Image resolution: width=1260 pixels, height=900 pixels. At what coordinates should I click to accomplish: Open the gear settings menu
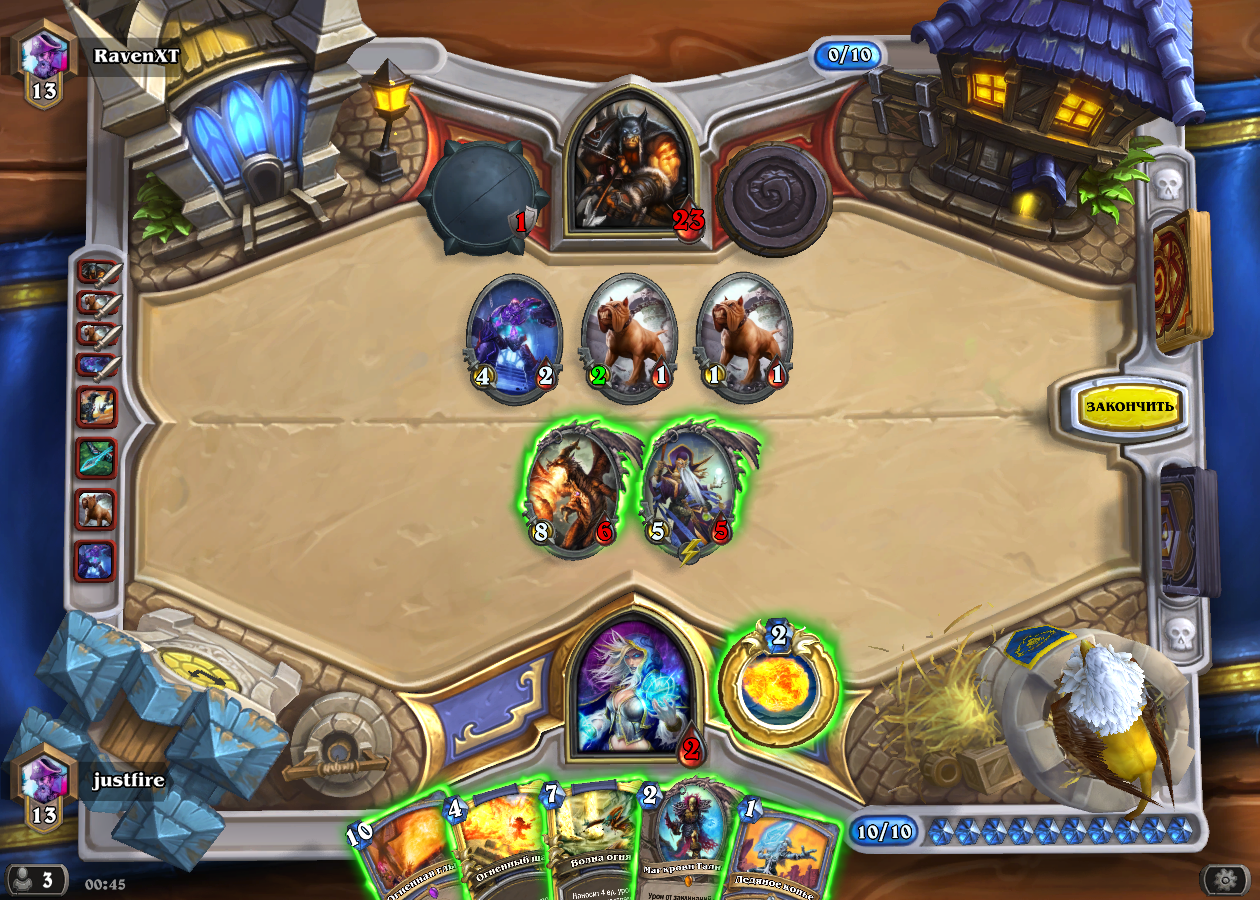(1224, 880)
